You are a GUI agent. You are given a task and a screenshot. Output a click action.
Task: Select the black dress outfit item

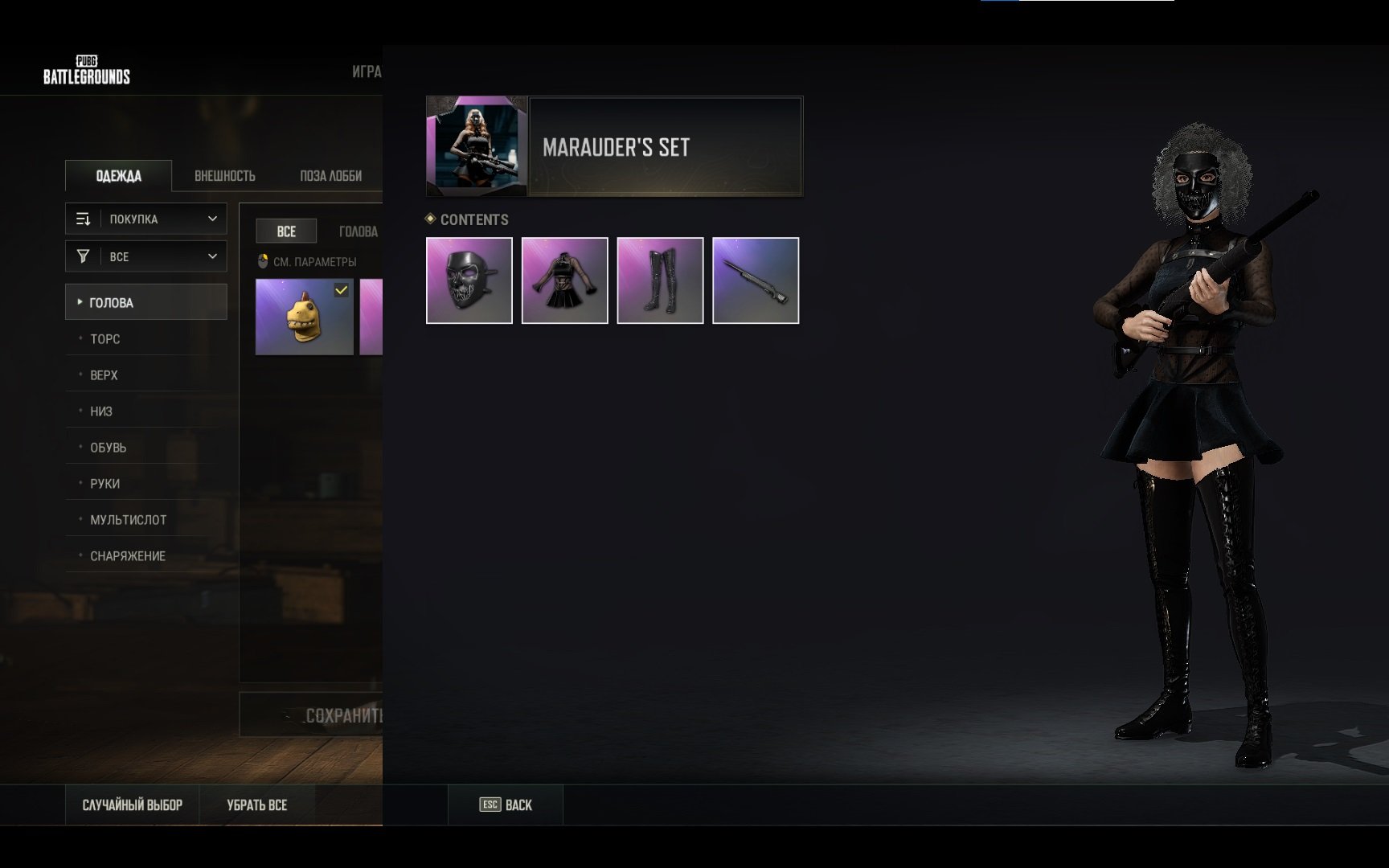pyautogui.click(x=565, y=280)
